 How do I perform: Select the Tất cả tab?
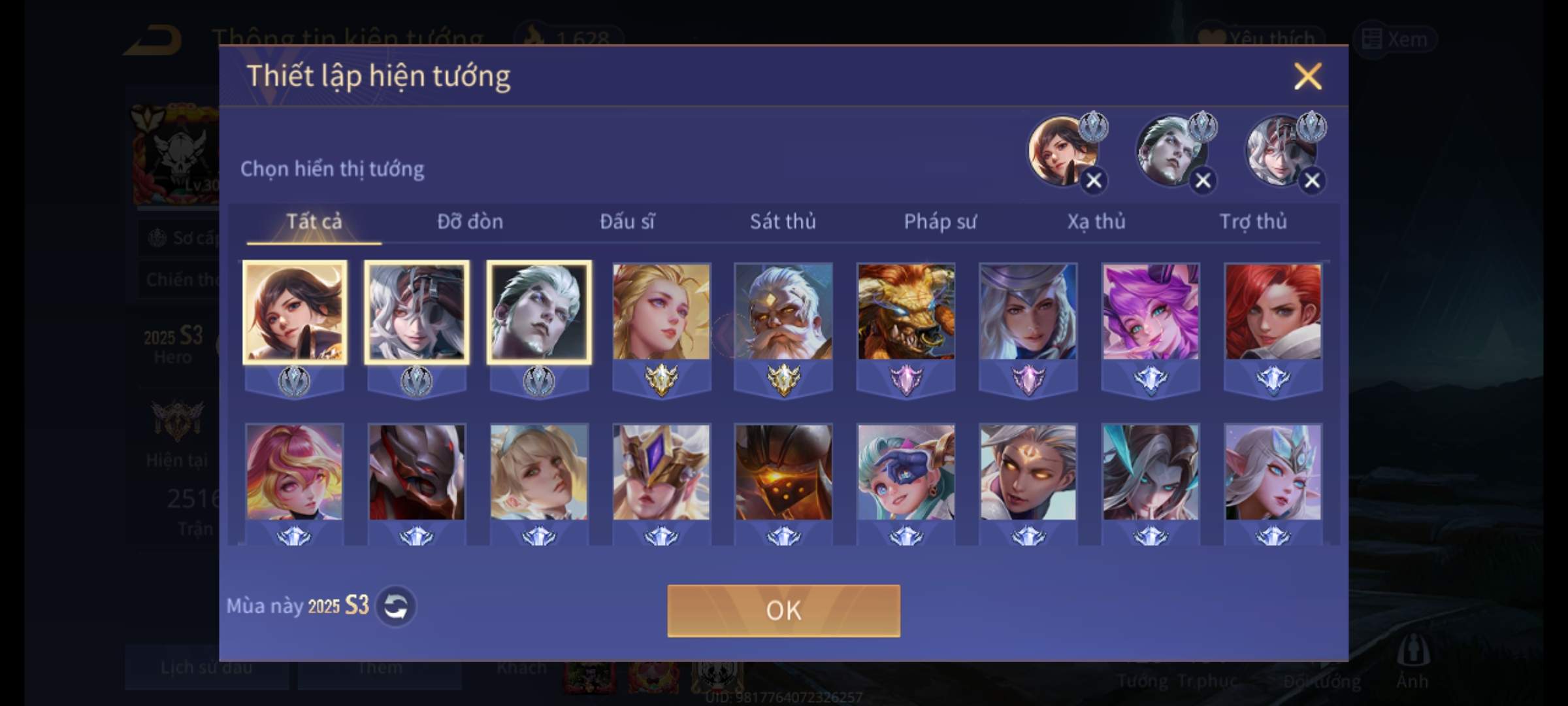pyautogui.click(x=314, y=222)
